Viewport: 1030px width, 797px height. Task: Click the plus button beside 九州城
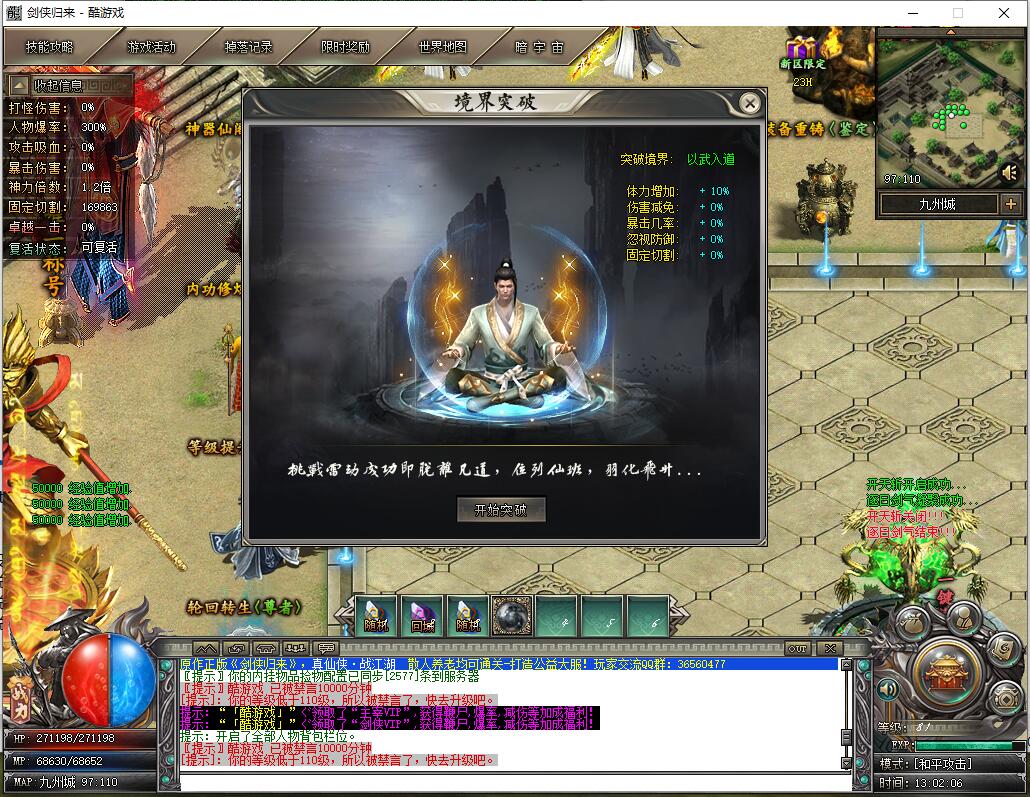click(1011, 204)
